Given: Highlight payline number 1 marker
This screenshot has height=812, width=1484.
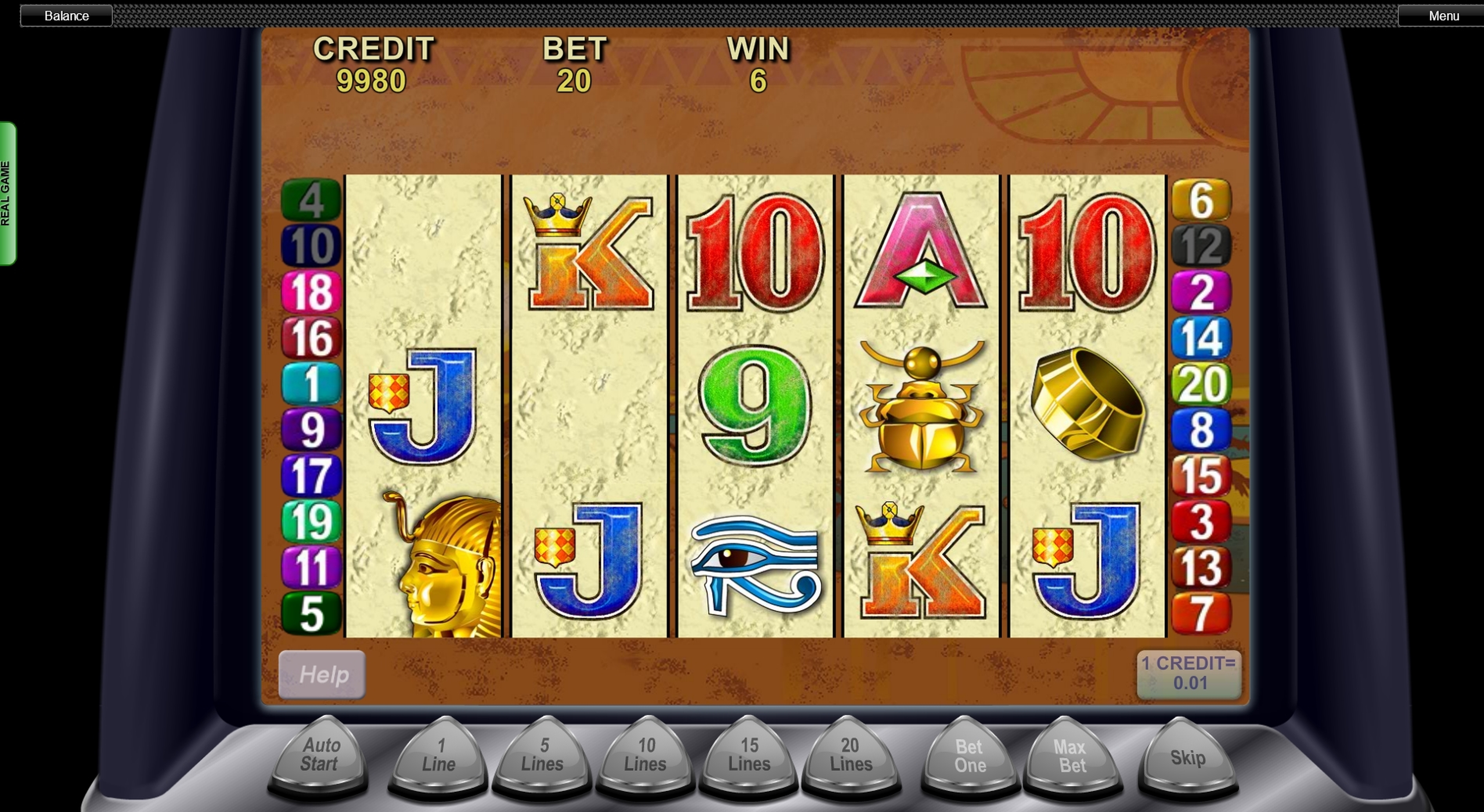Looking at the screenshot, I should tap(311, 384).
